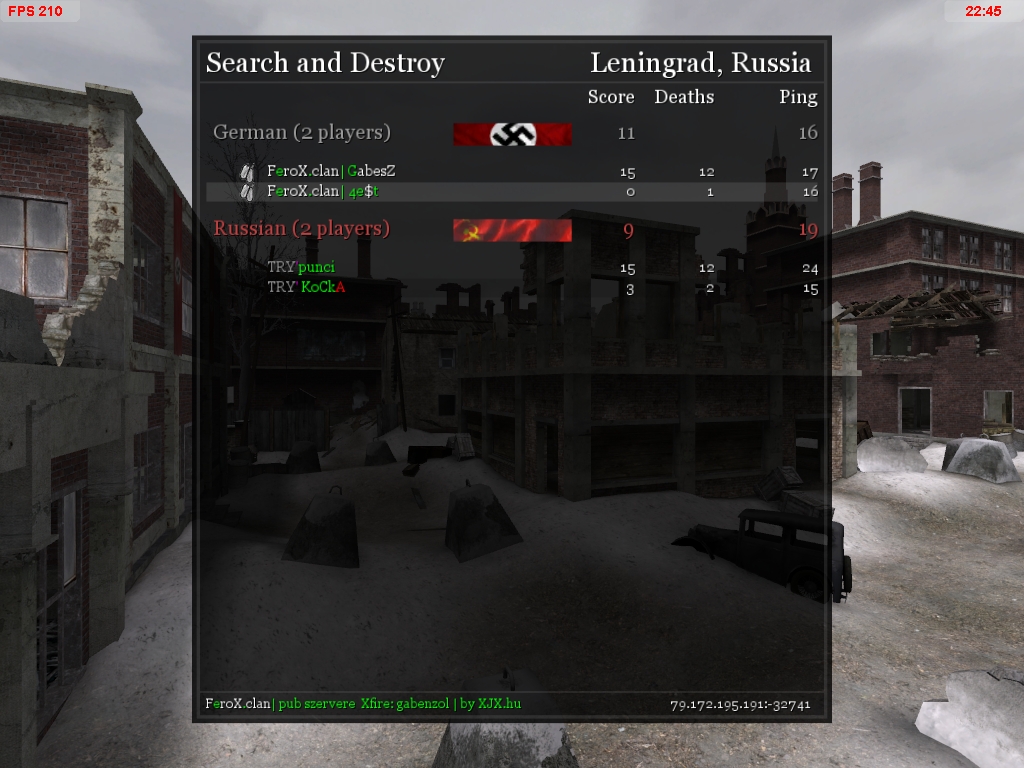Screen dimensions: 1024x768
Task: Select the Soviet team flag icon
Action: click(512, 231)
